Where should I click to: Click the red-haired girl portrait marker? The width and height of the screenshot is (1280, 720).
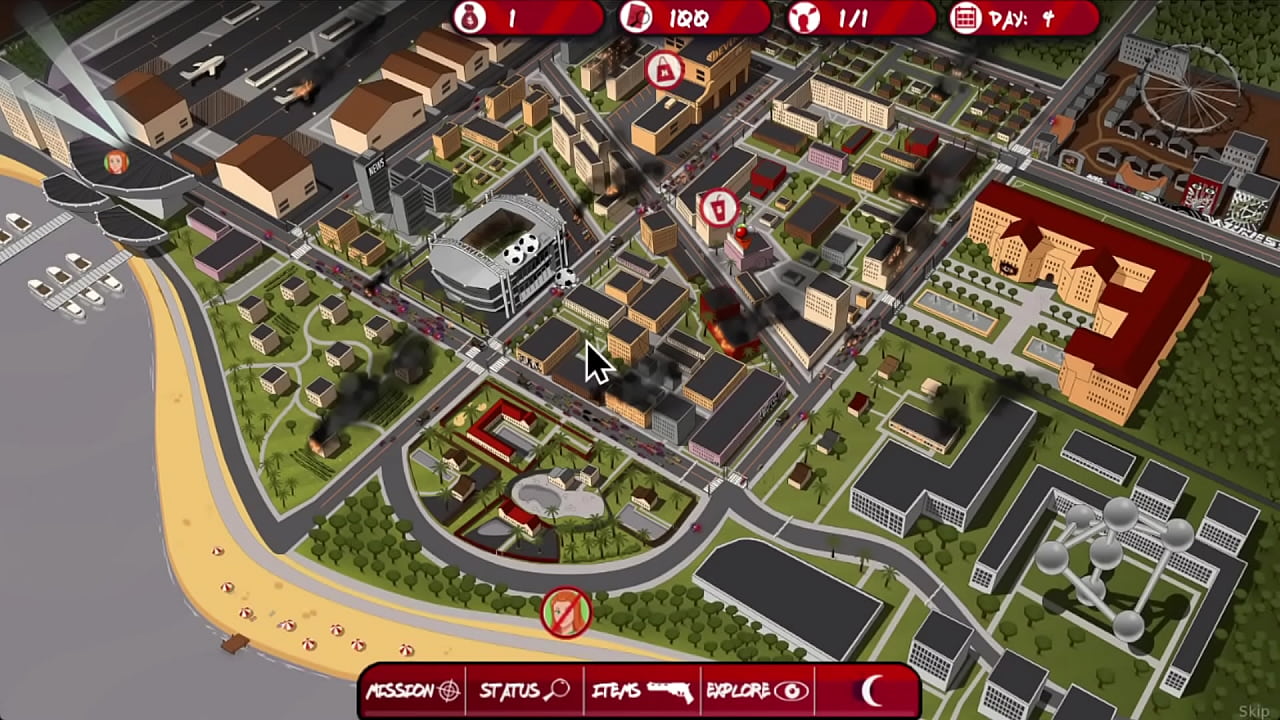(x=117, y=161)
